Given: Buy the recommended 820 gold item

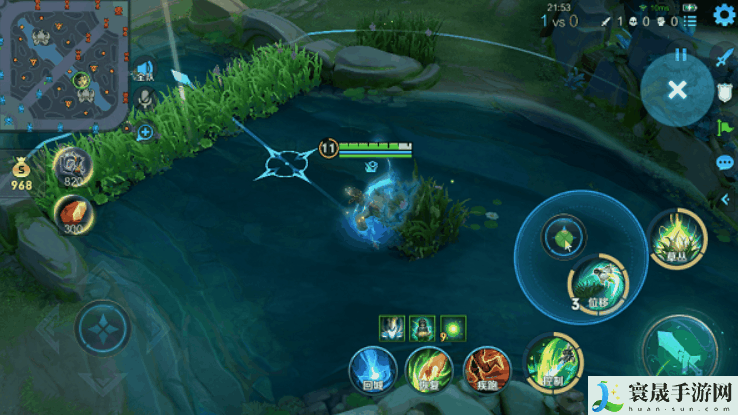Looking at the screenshot, I should pos(73,165).
